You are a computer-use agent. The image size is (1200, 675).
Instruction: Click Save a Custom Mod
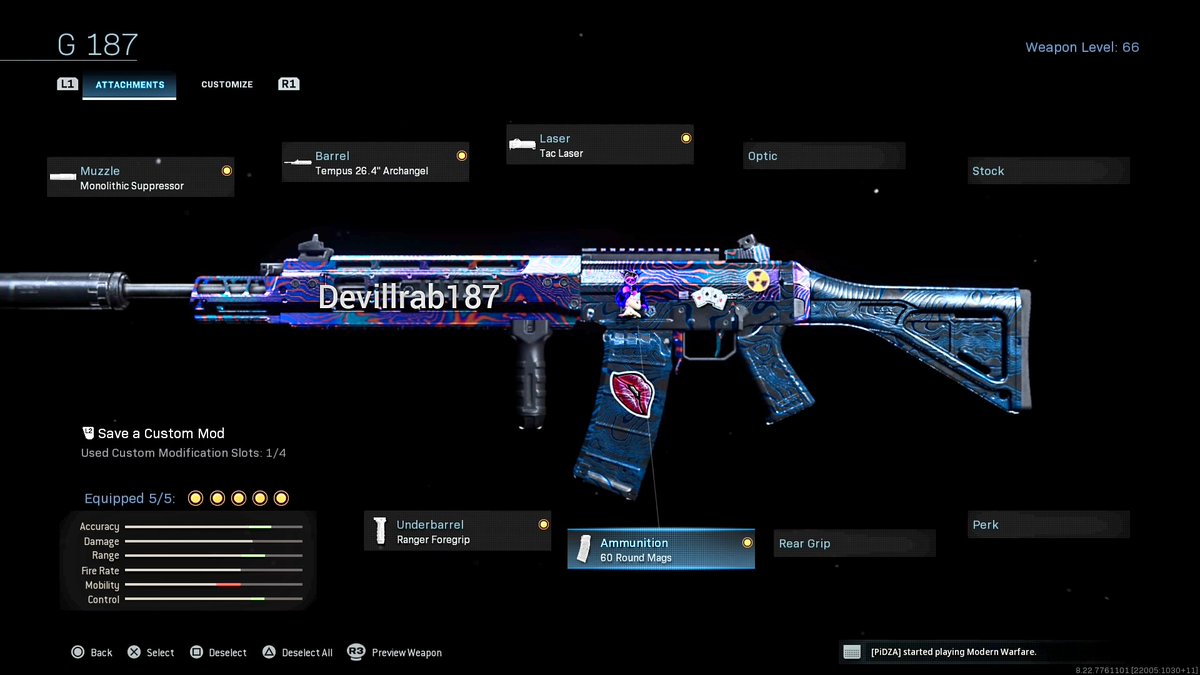tap(160, 434)
